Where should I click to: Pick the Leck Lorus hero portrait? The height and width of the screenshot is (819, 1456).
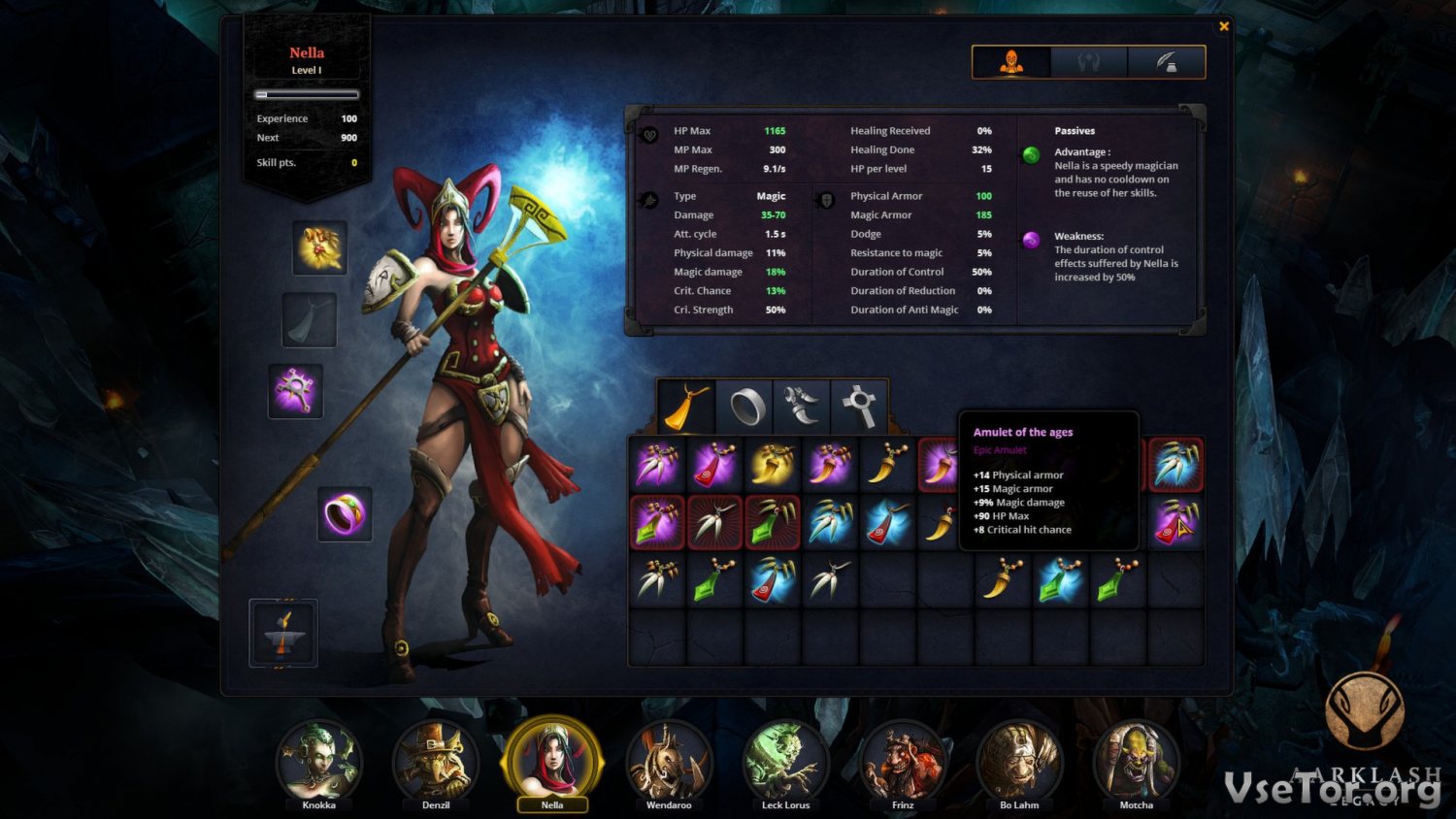tap(785, 762)
